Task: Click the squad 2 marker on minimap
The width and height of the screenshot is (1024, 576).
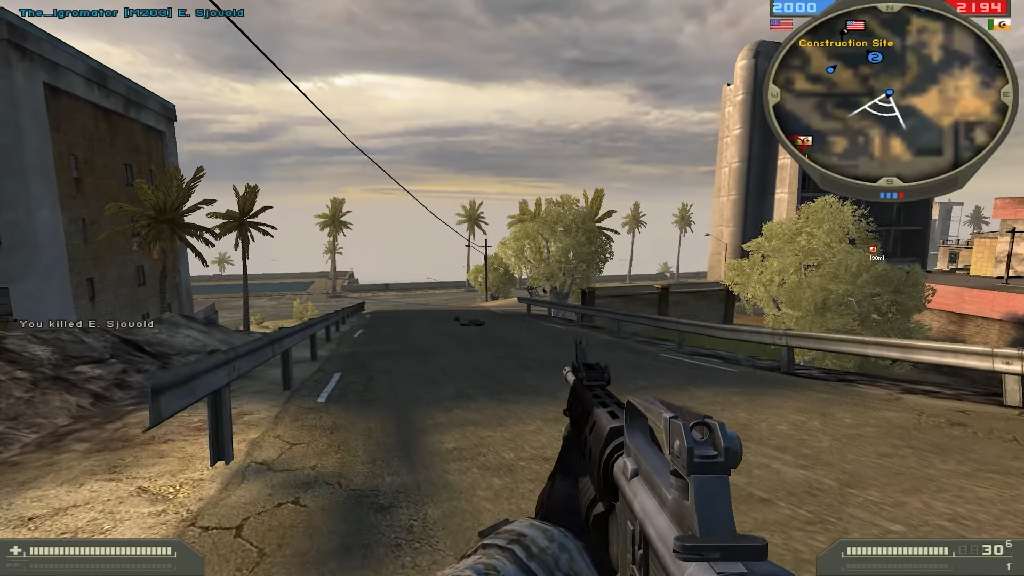Action: 875,58
